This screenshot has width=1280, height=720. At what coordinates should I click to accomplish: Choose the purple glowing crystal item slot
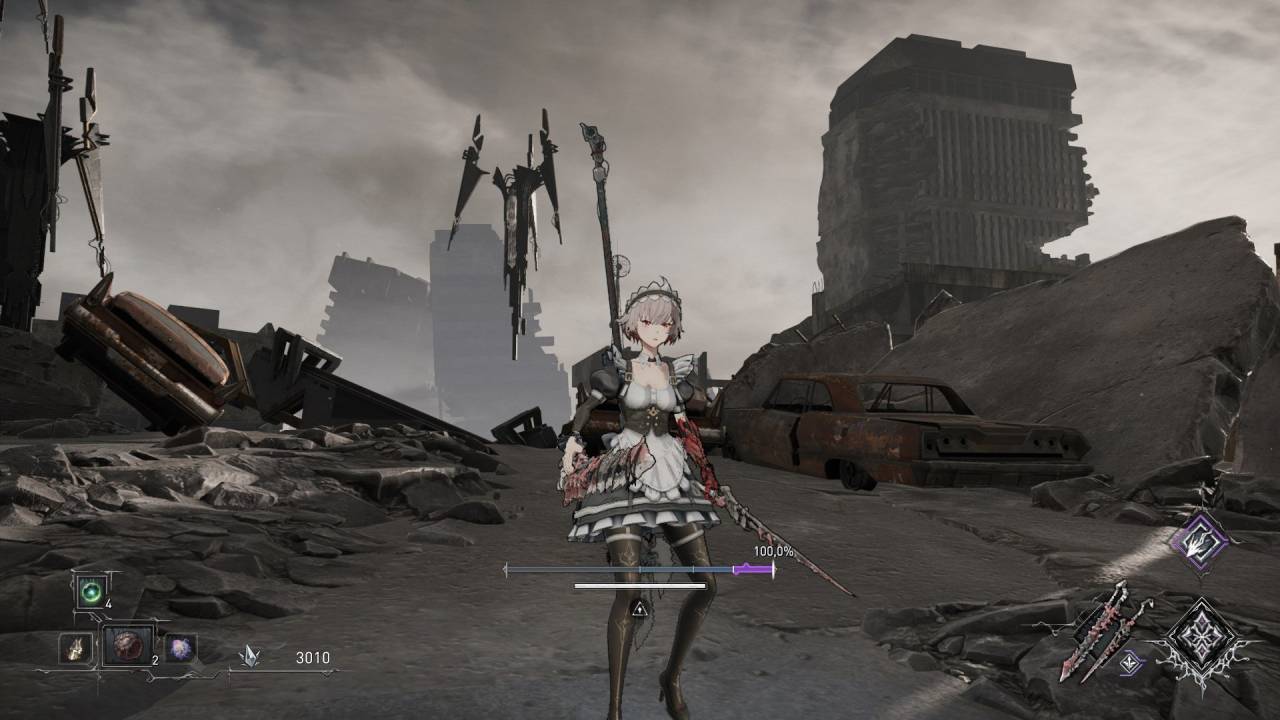(181, 648)
